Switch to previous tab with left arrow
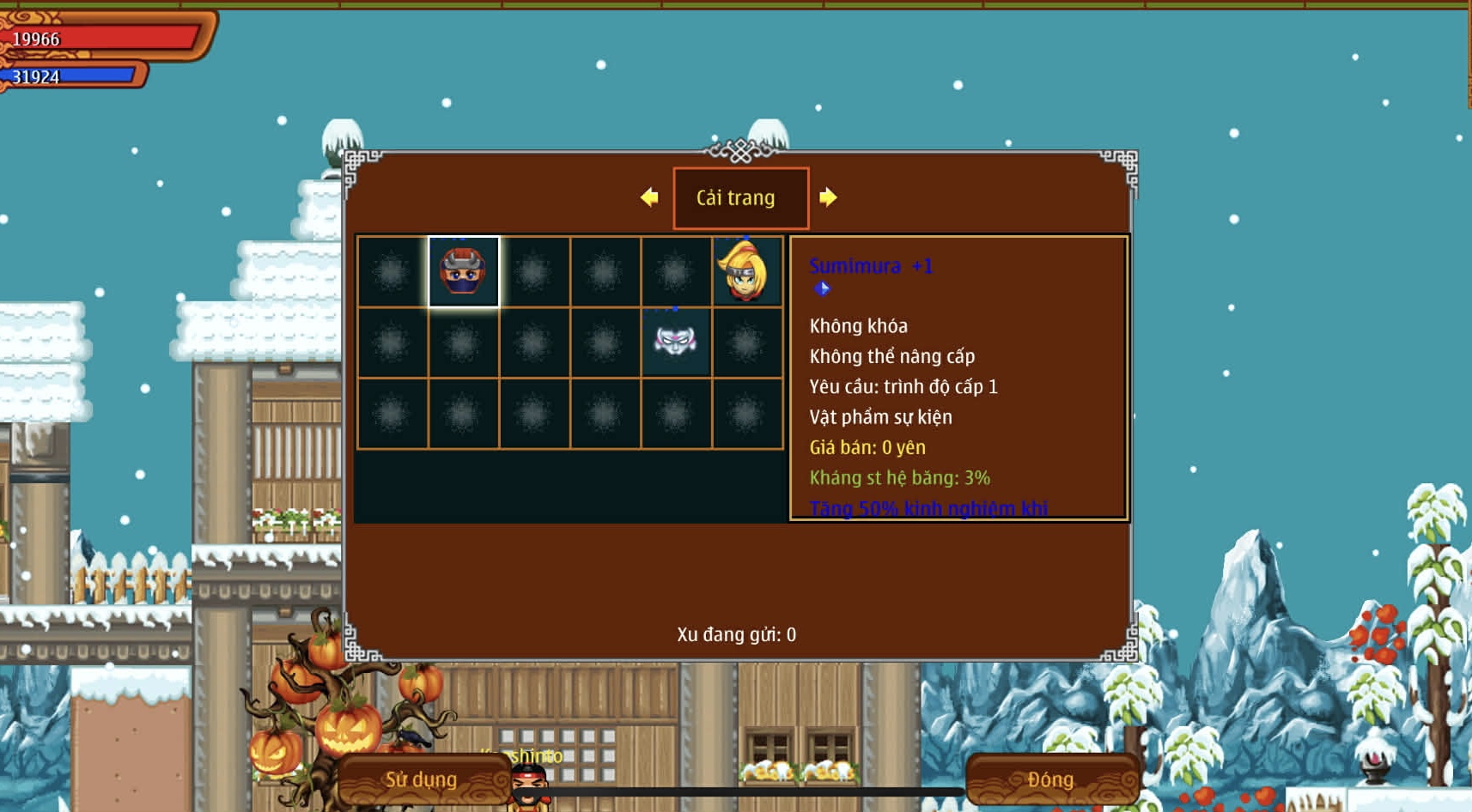1472x812 pixels. tap(649, 197)
